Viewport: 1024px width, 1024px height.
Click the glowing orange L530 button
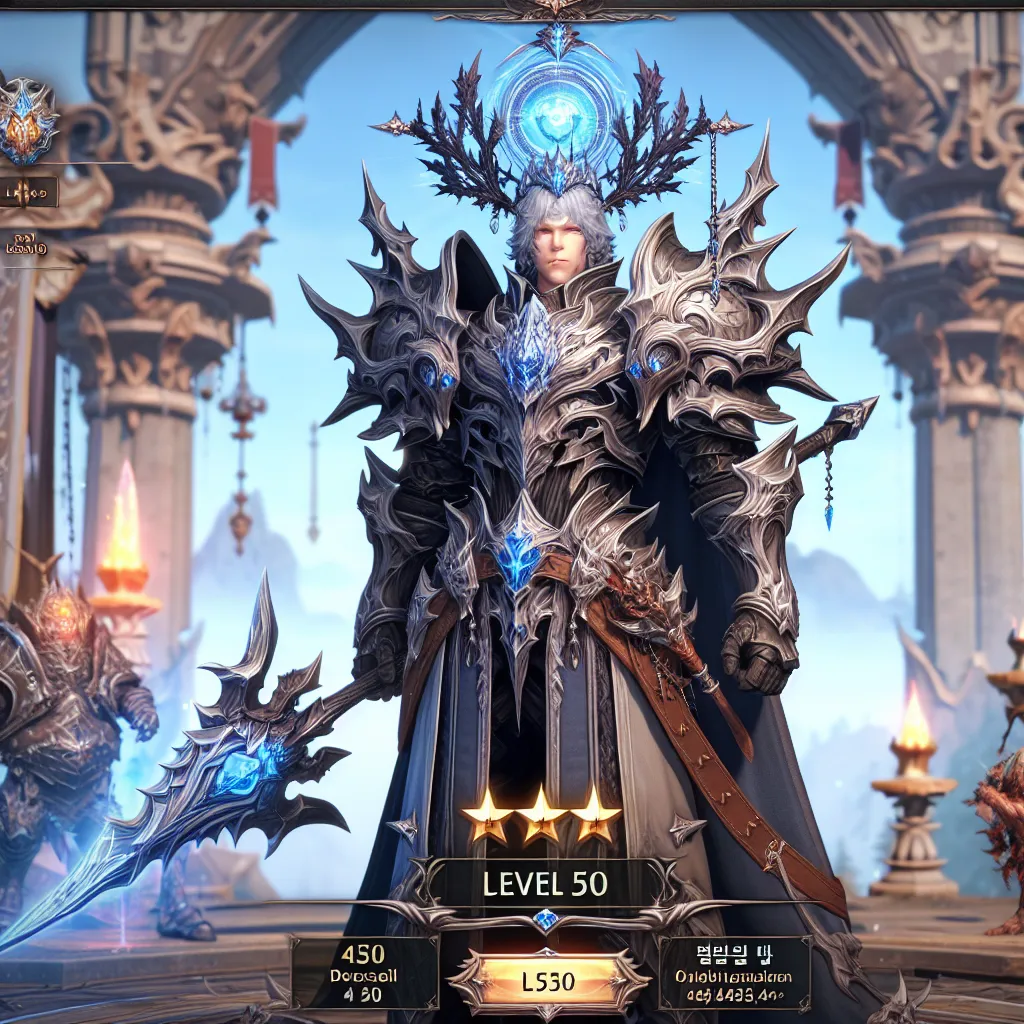[x=548, y=980]
